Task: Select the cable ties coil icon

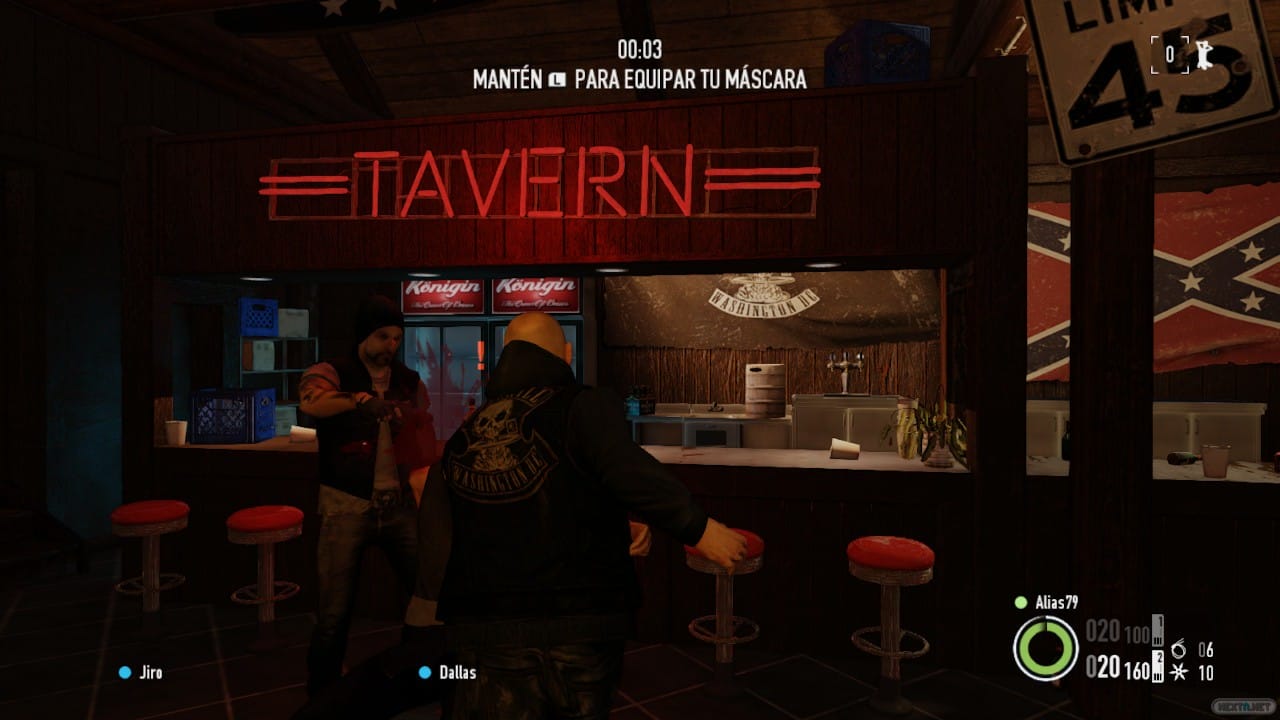Action: 1178,649
